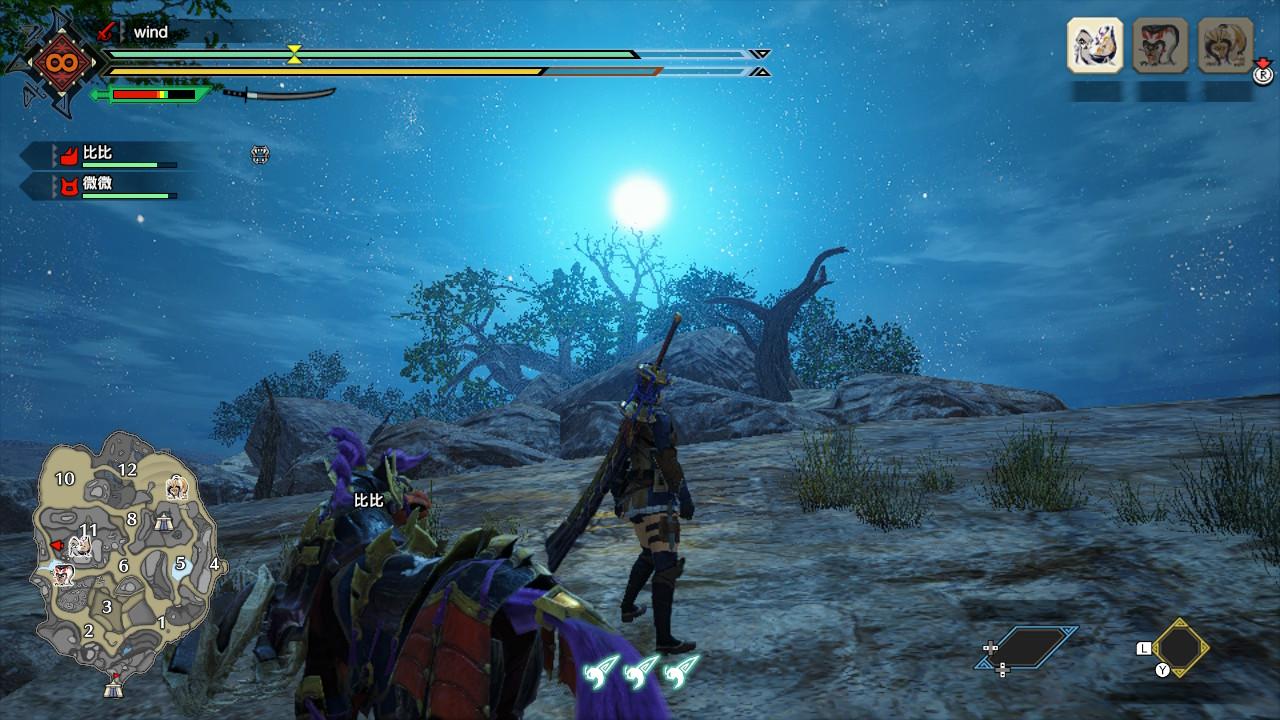Open the island minimap
Viewport: 1280px width, 720px height.
click(125, 550)
